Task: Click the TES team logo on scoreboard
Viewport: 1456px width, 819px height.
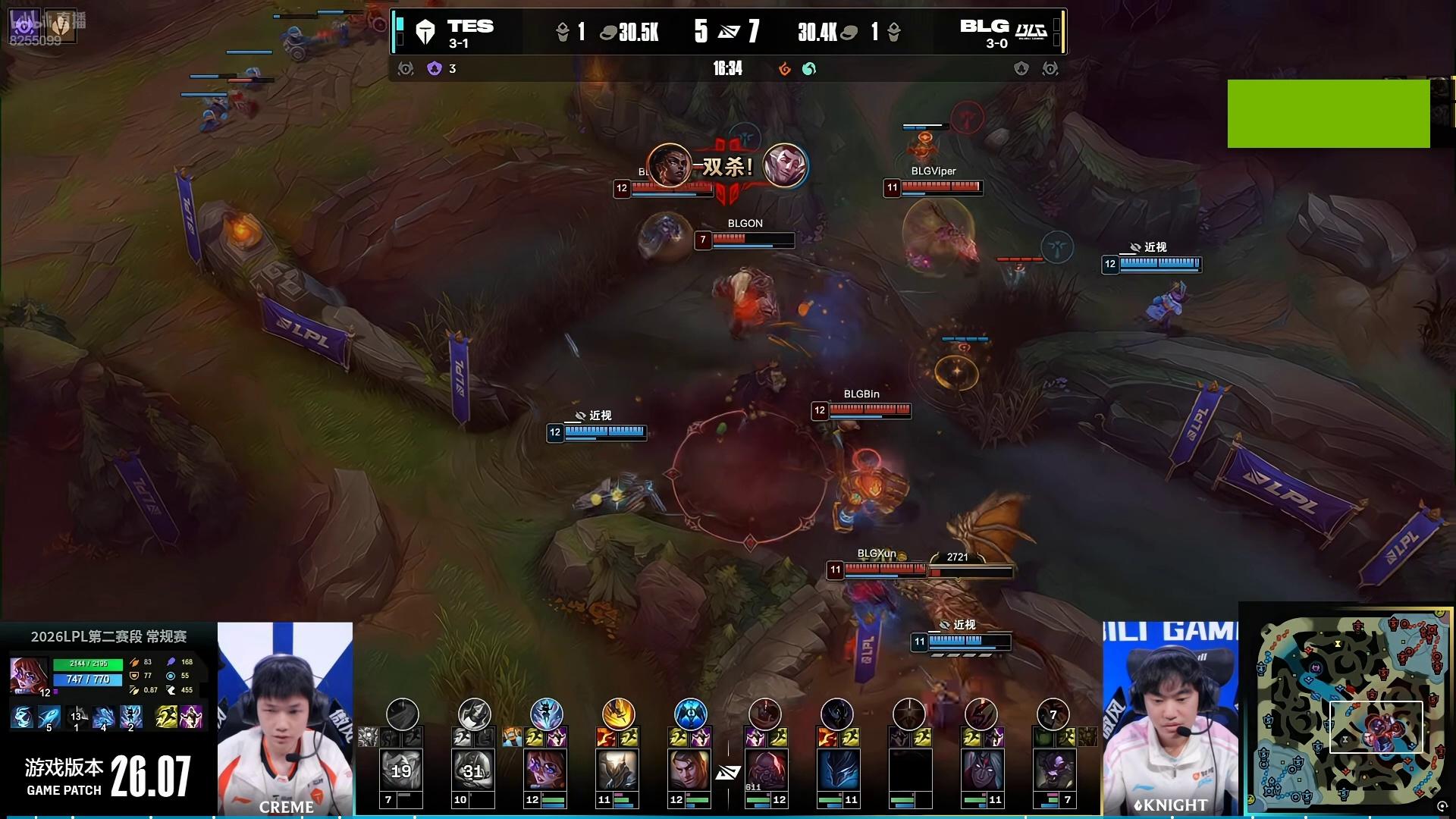Action: point(425,33)
